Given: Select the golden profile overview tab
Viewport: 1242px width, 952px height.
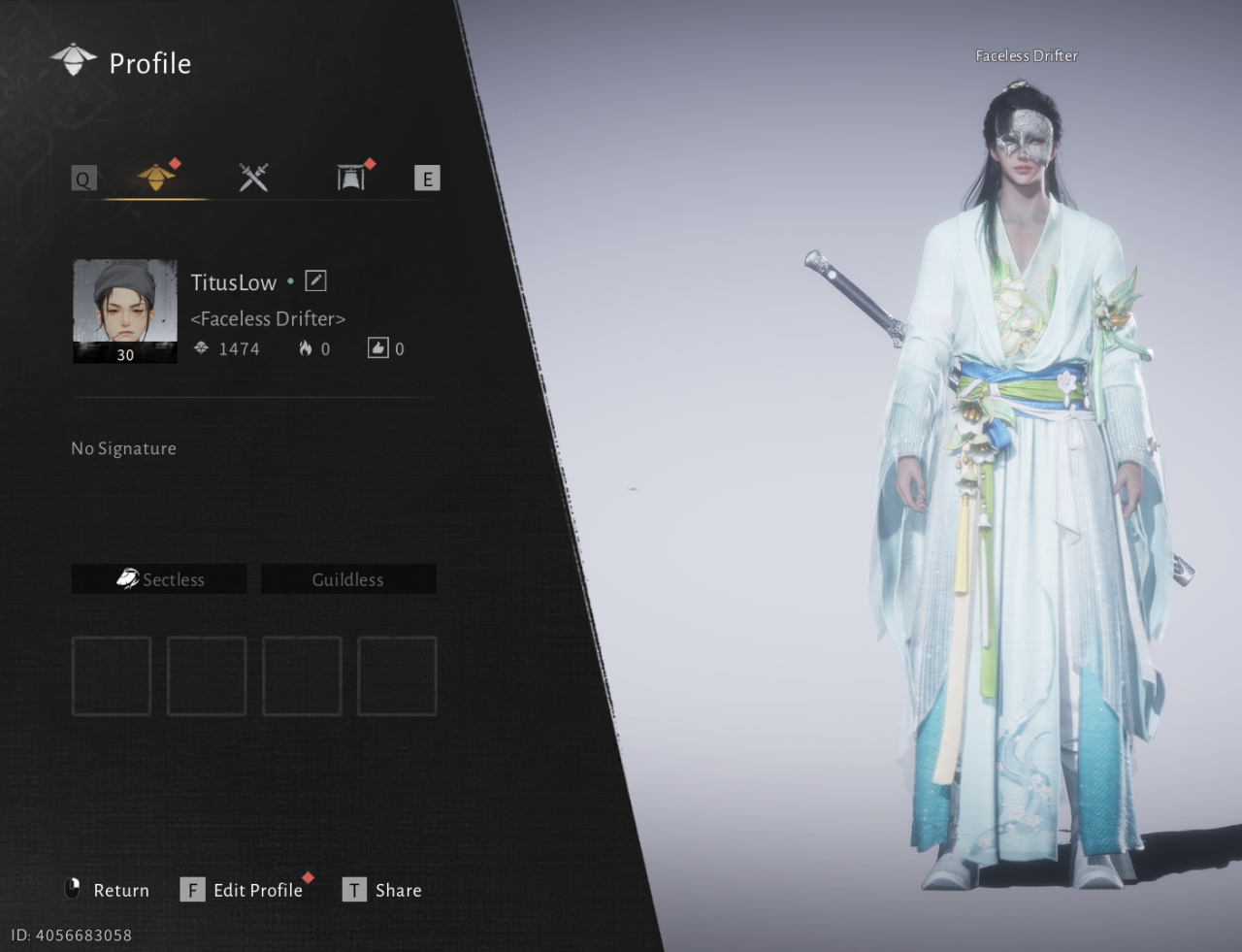Looking at the screenshot, I should (x=155, y=178).
